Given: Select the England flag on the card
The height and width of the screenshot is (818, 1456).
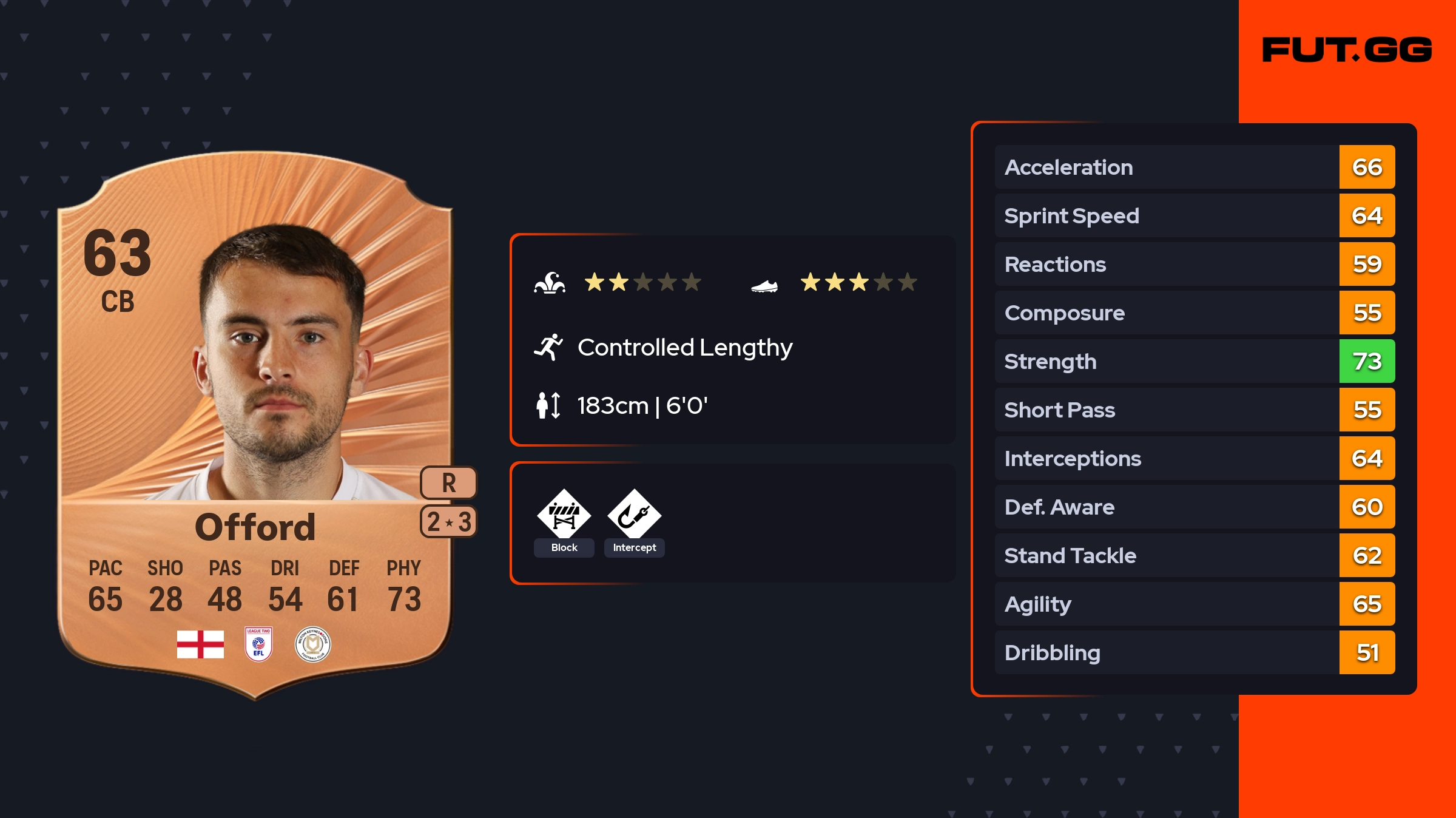Looking at the screenshot, I should click(200, 644).
